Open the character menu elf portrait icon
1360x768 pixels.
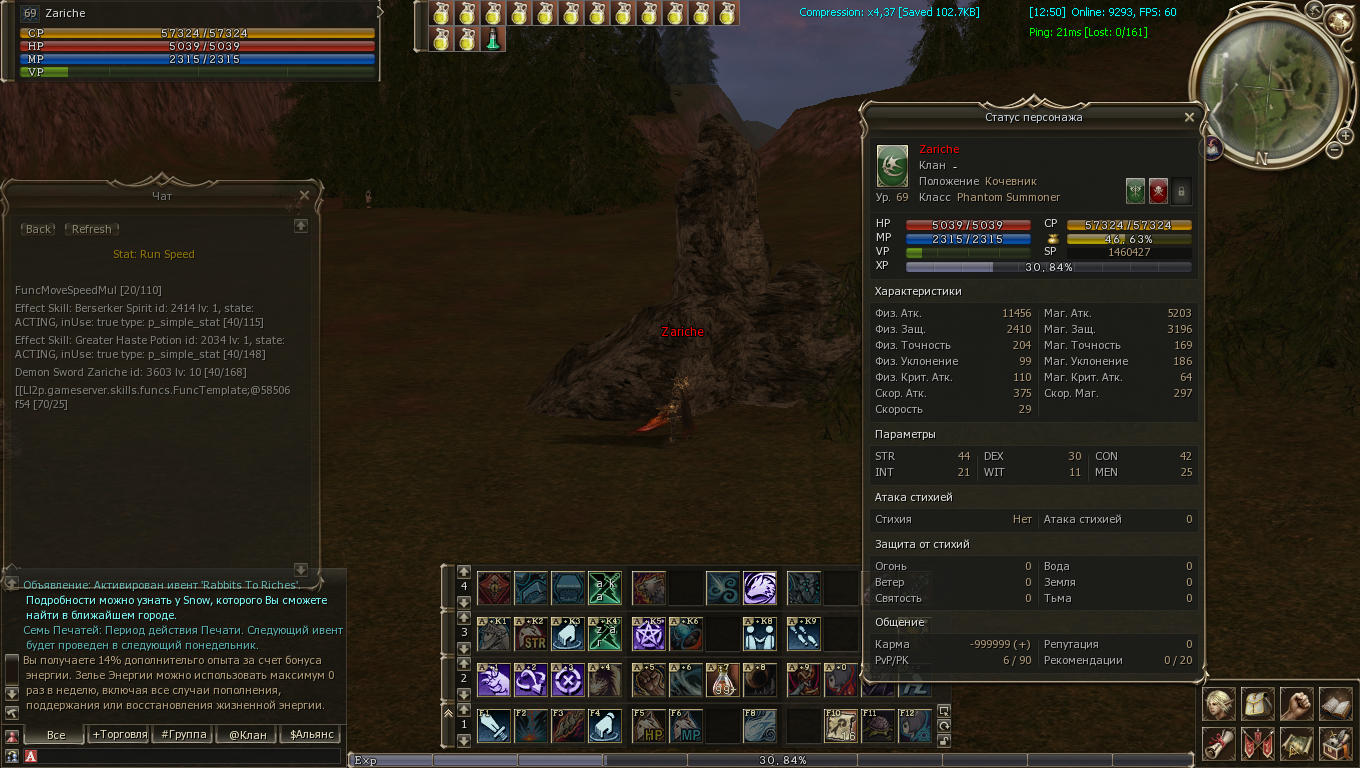pos(1219,703)
